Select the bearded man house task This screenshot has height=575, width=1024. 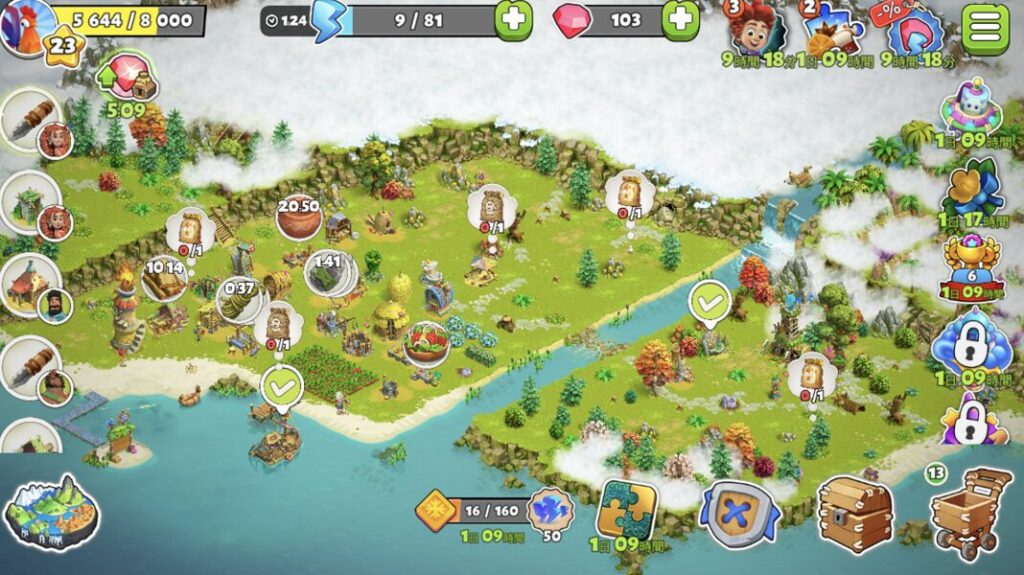coord(30,284)
